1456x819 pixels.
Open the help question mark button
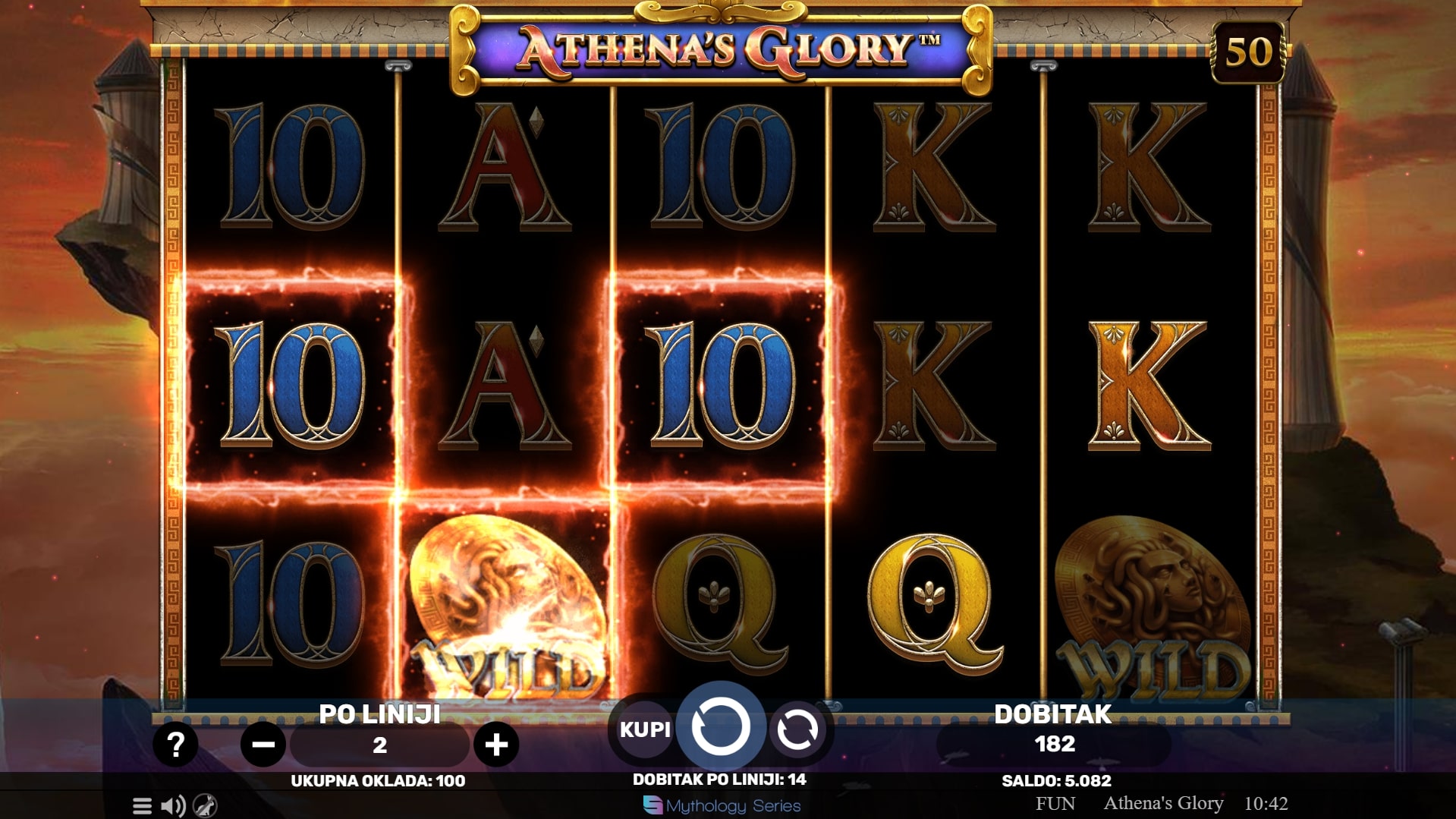(175, 745)
